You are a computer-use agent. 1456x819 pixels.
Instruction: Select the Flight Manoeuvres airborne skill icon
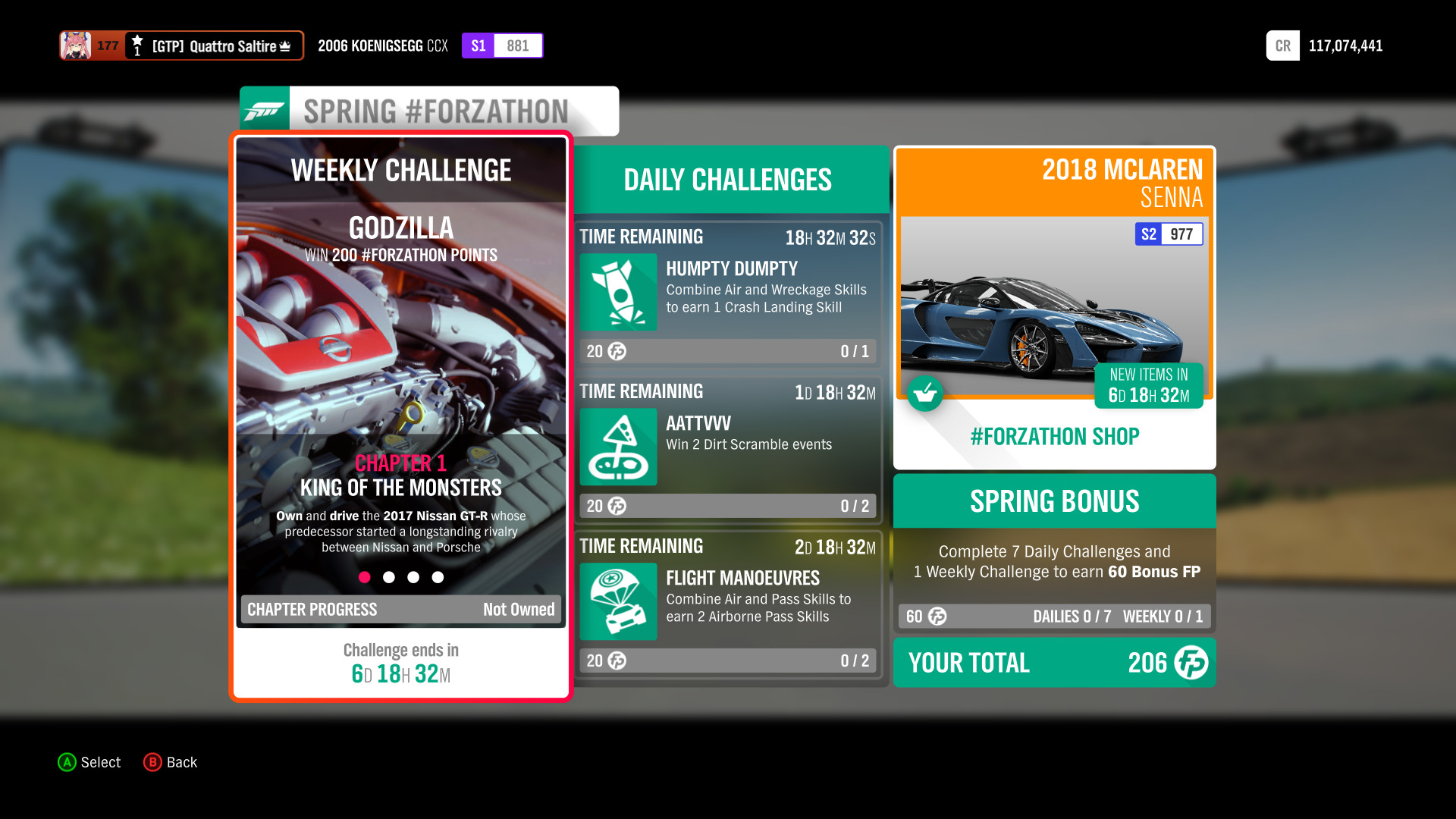click(x=618, y=601)
